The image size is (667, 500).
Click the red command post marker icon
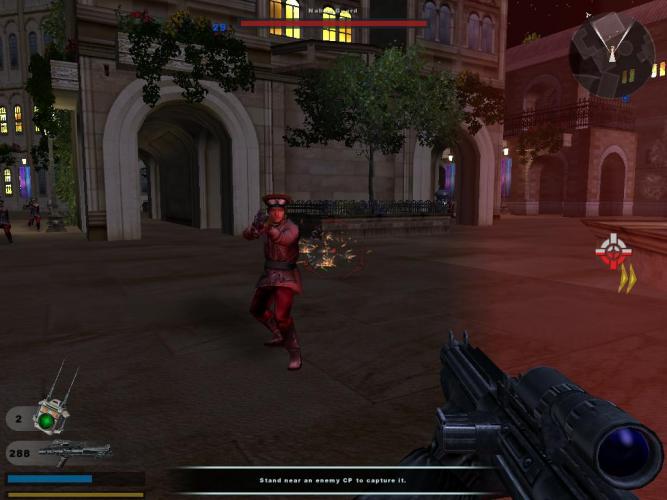click(x=610, y=250)
